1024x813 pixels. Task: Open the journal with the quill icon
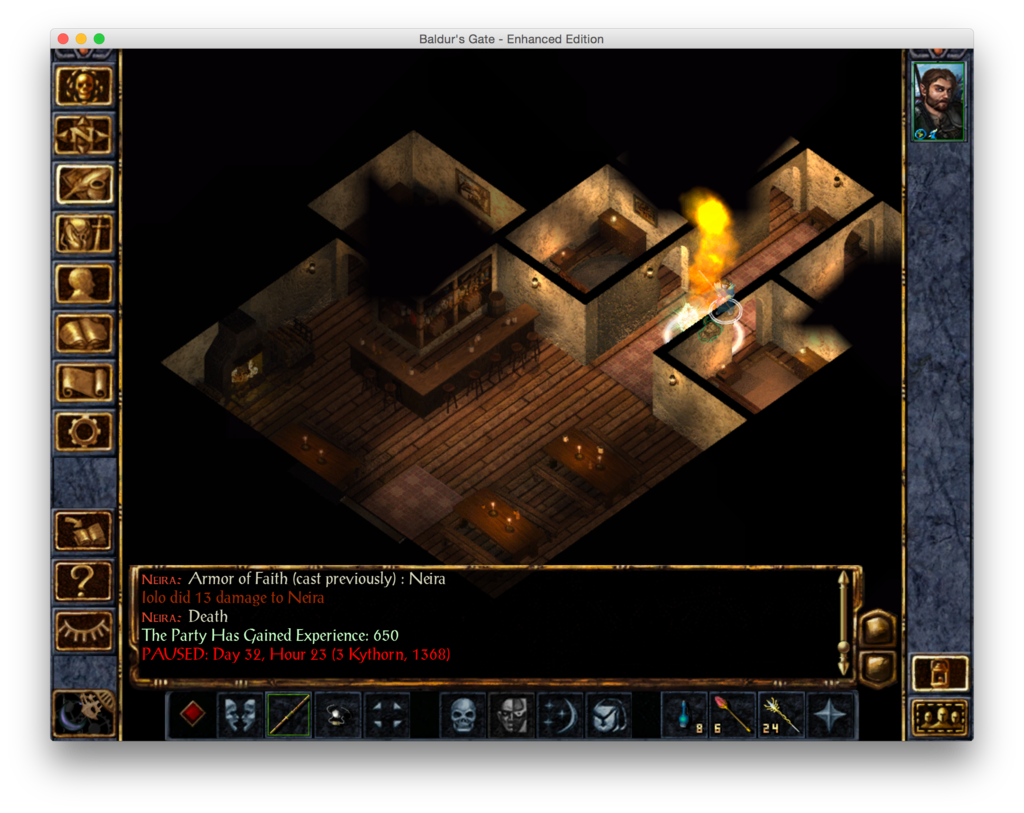pos(84,184)
